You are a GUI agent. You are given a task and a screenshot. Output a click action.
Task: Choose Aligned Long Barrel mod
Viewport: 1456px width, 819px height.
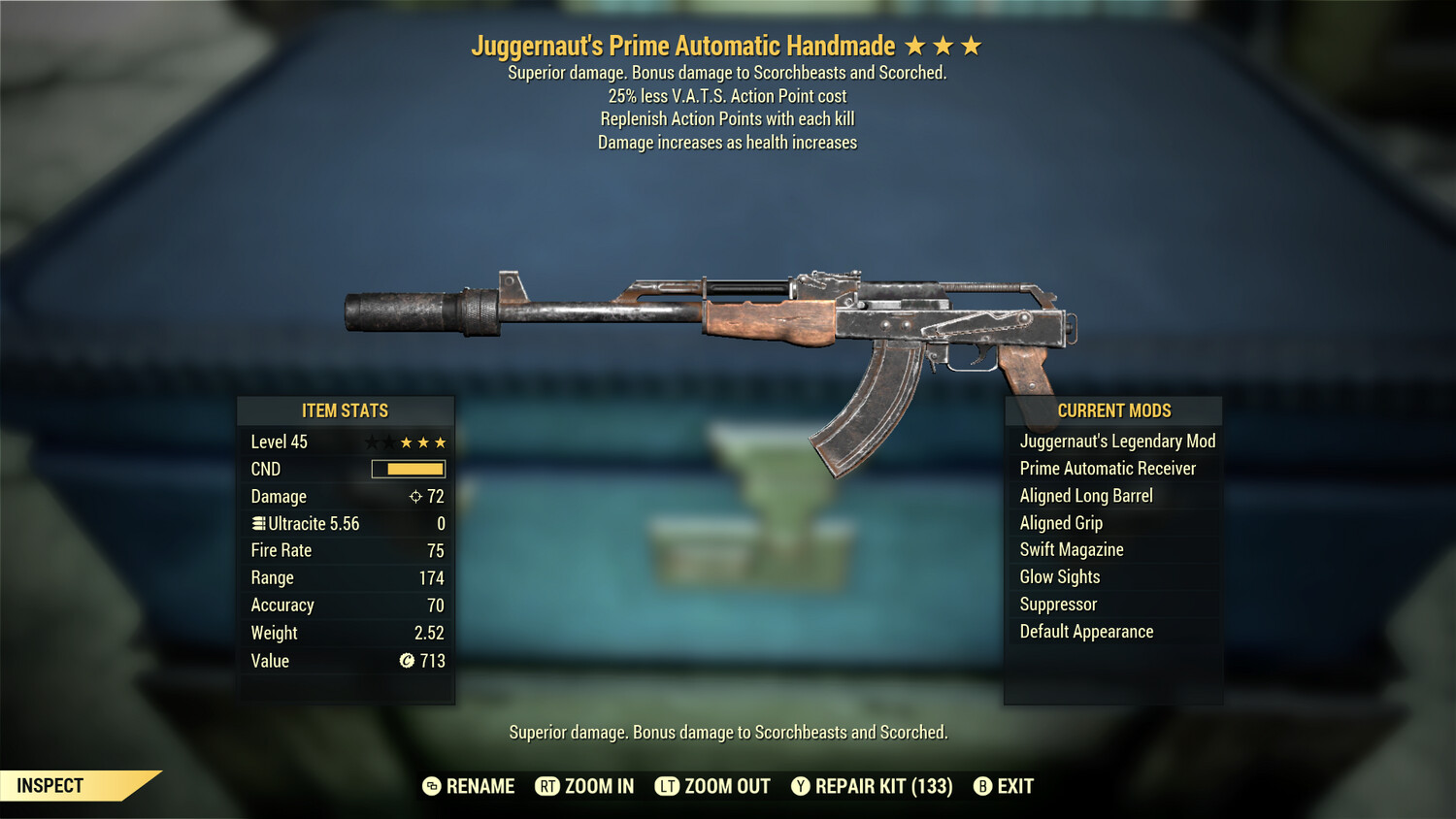(1085, 495)
